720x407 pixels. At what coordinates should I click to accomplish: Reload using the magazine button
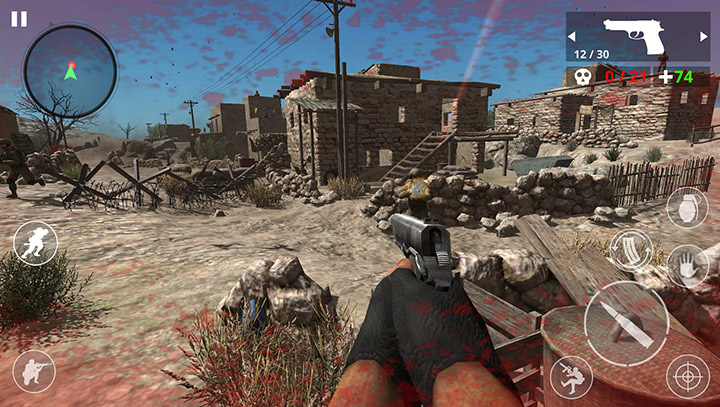[x=631, y=250]
